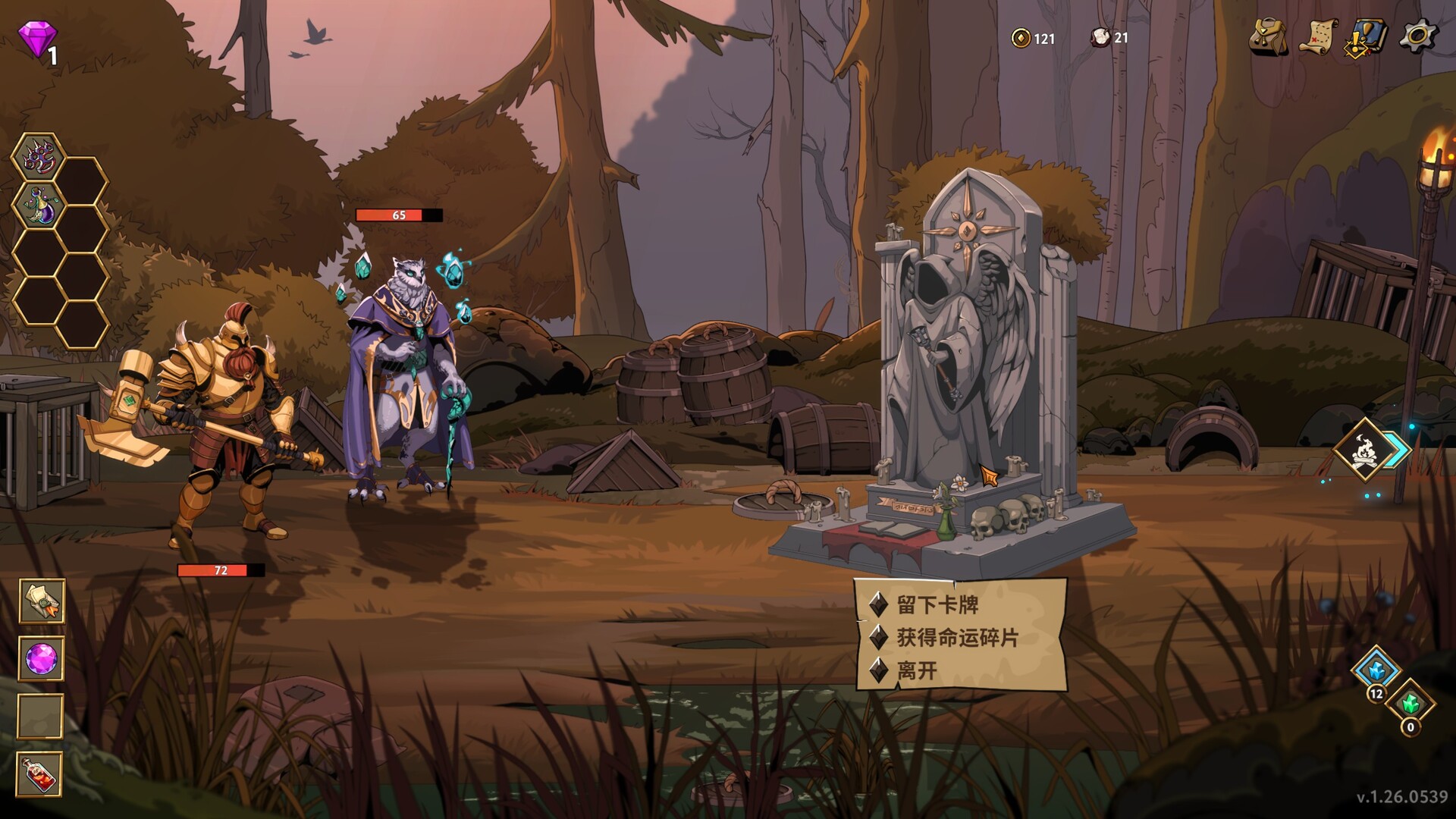This screenshot has height=819, width=1456.
Task: Select the dragon potion artifact hexagon
Action: [37, 204]
